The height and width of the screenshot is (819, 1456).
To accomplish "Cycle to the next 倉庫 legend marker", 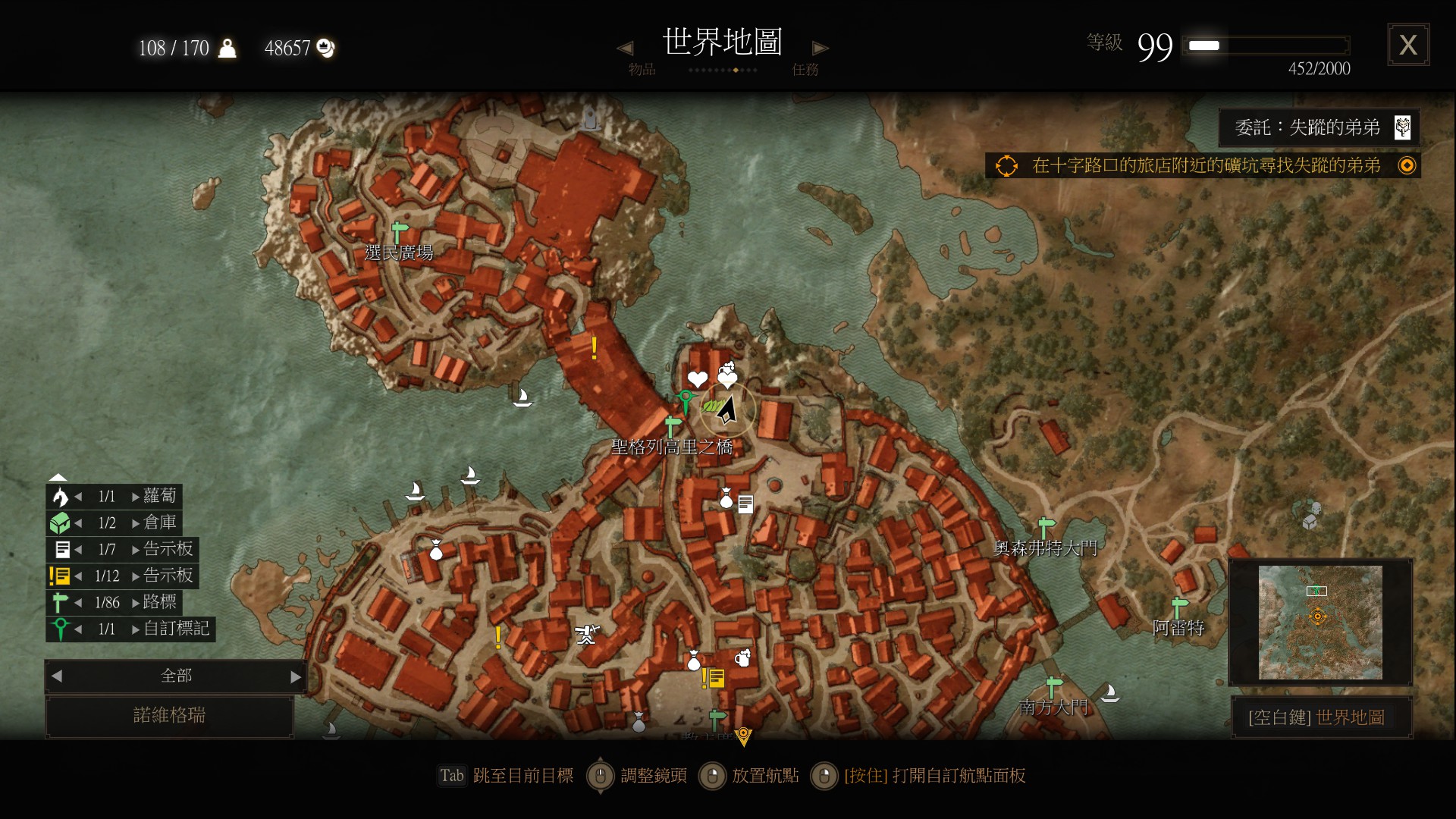I will click(136, 523).
